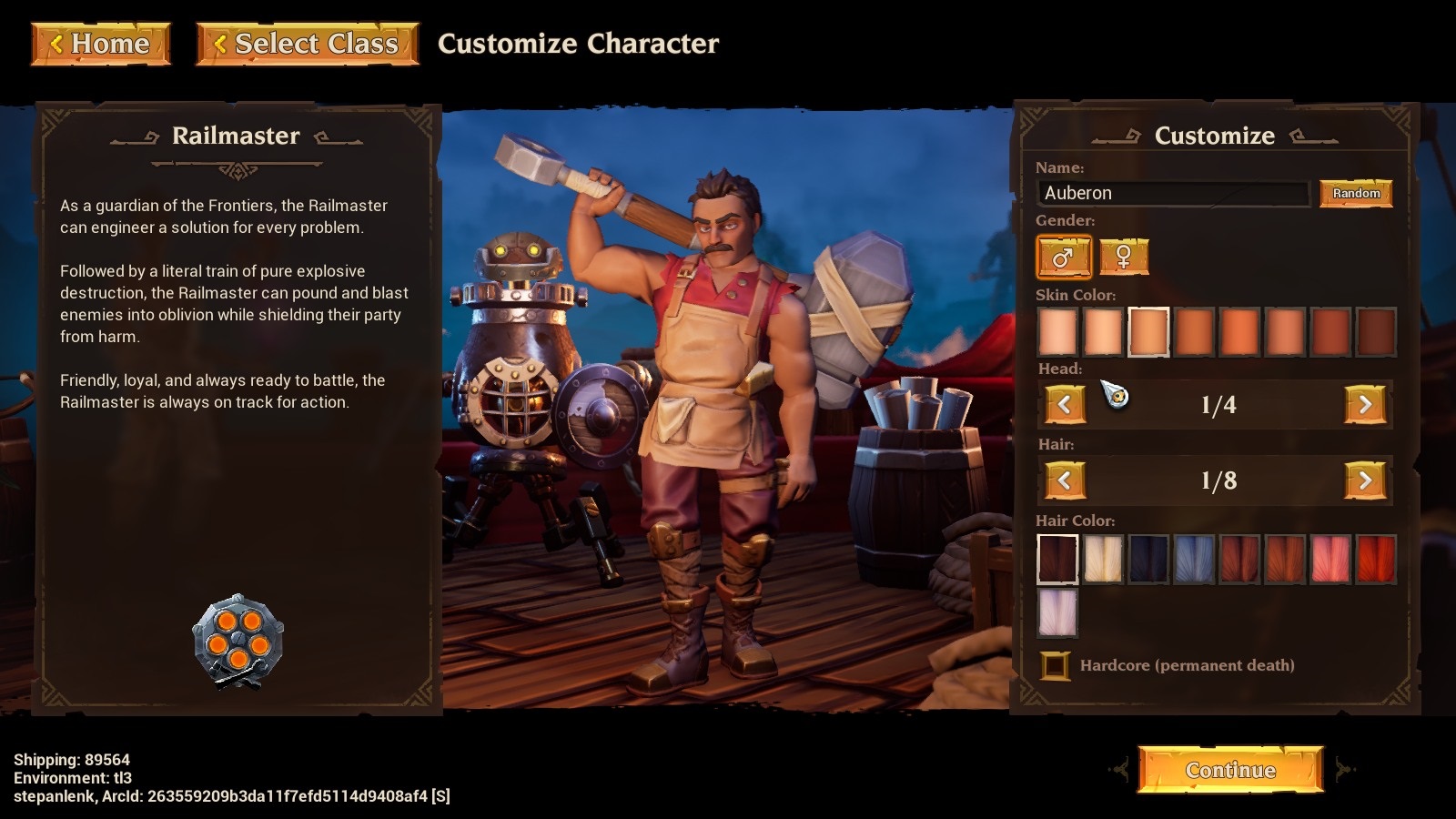The image size is (1456, 819).
Task: Select the lightest skin color swatch
Action: 1057,331
